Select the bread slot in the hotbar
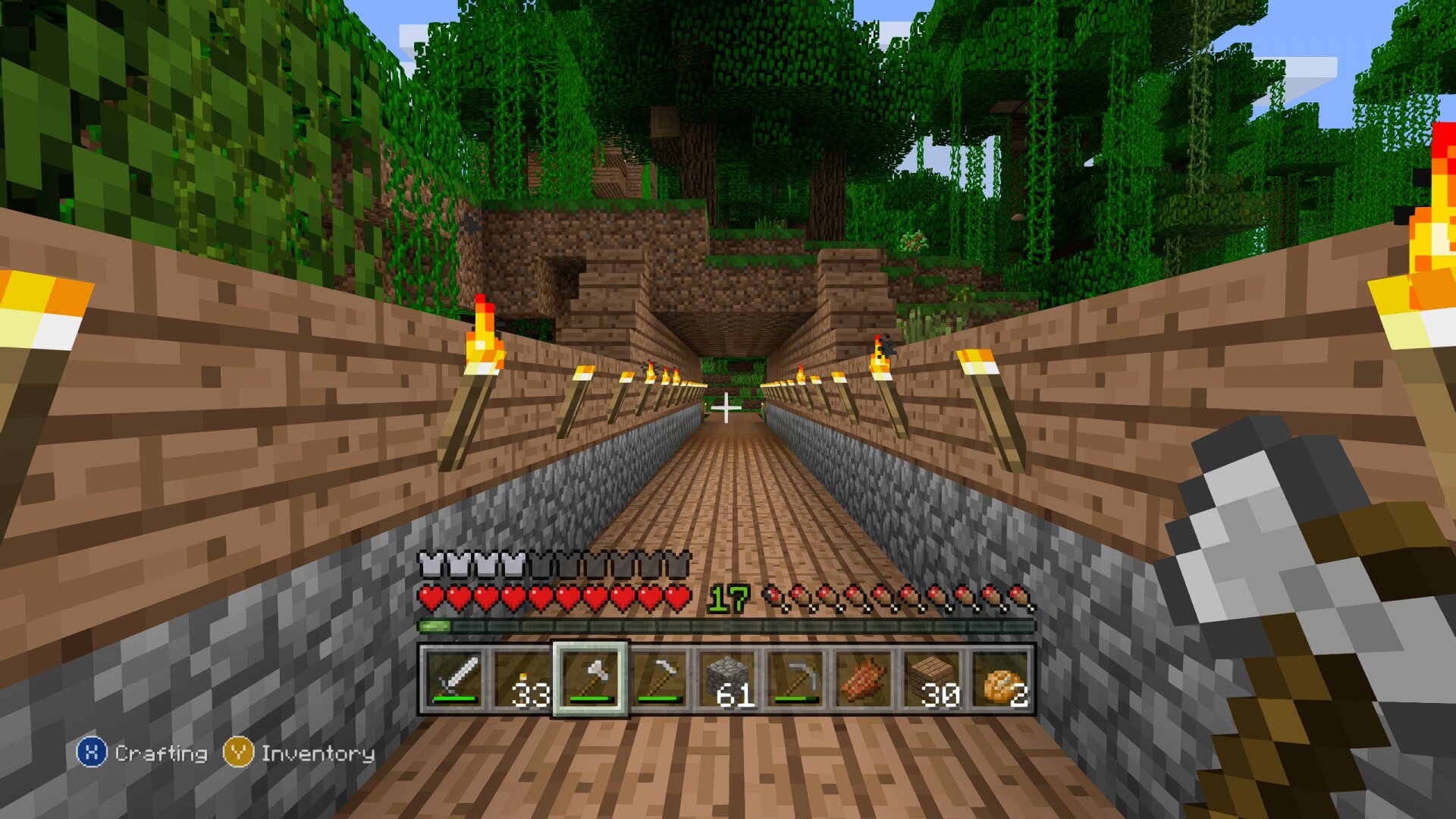The image size is (1456, 819). (x=1000, y=679)
